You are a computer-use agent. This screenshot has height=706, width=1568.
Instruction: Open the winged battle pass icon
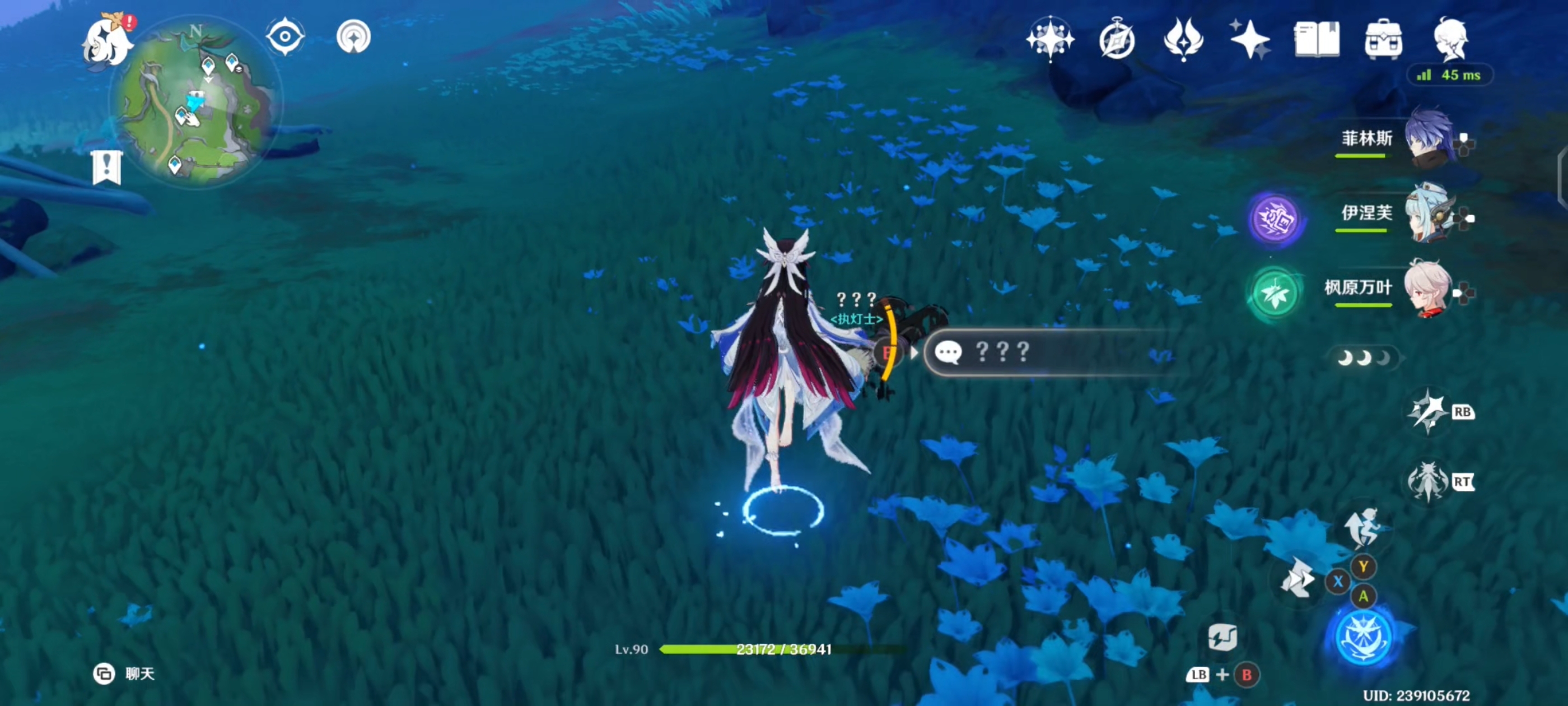[1183, 40]
